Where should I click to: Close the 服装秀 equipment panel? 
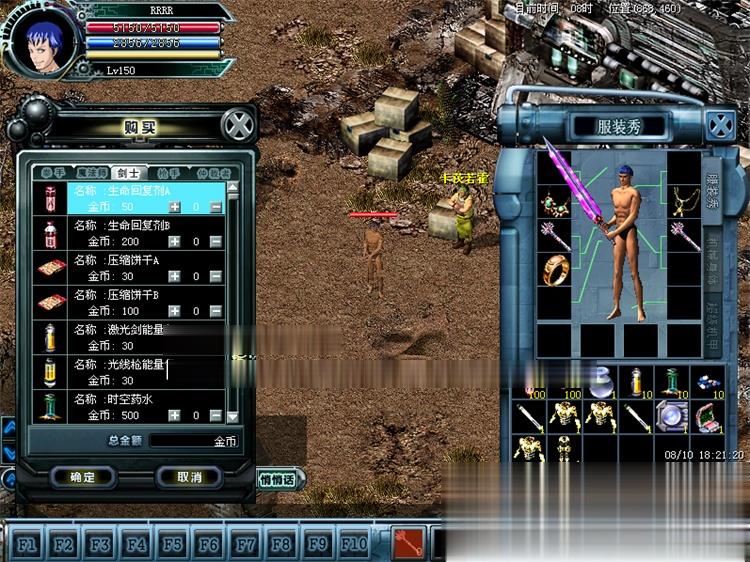click(x=719, y=126)
